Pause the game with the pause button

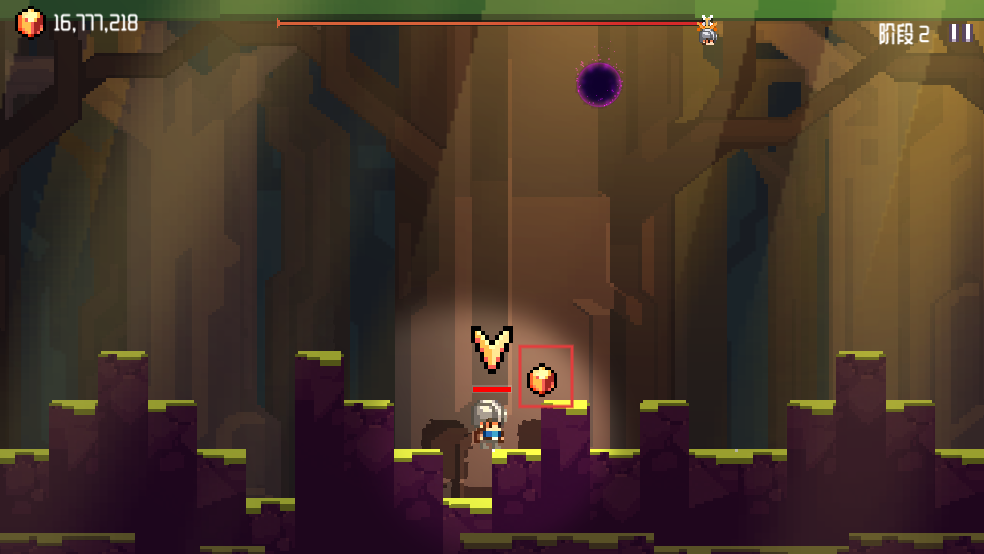pyautogui.click(x=961, y=33)
